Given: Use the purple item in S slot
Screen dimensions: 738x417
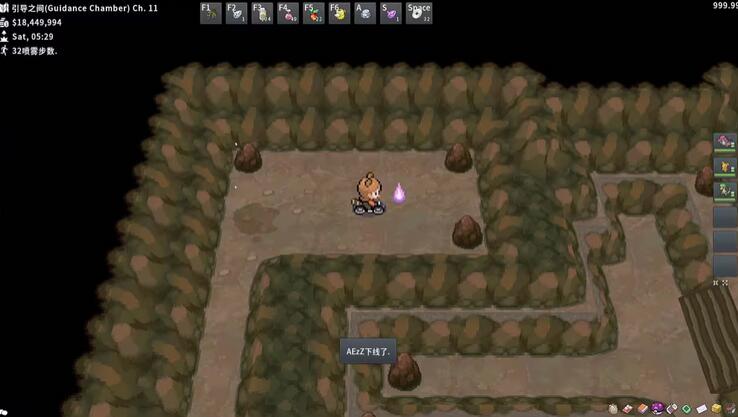Looking at the screenshot, I should 392,13.
